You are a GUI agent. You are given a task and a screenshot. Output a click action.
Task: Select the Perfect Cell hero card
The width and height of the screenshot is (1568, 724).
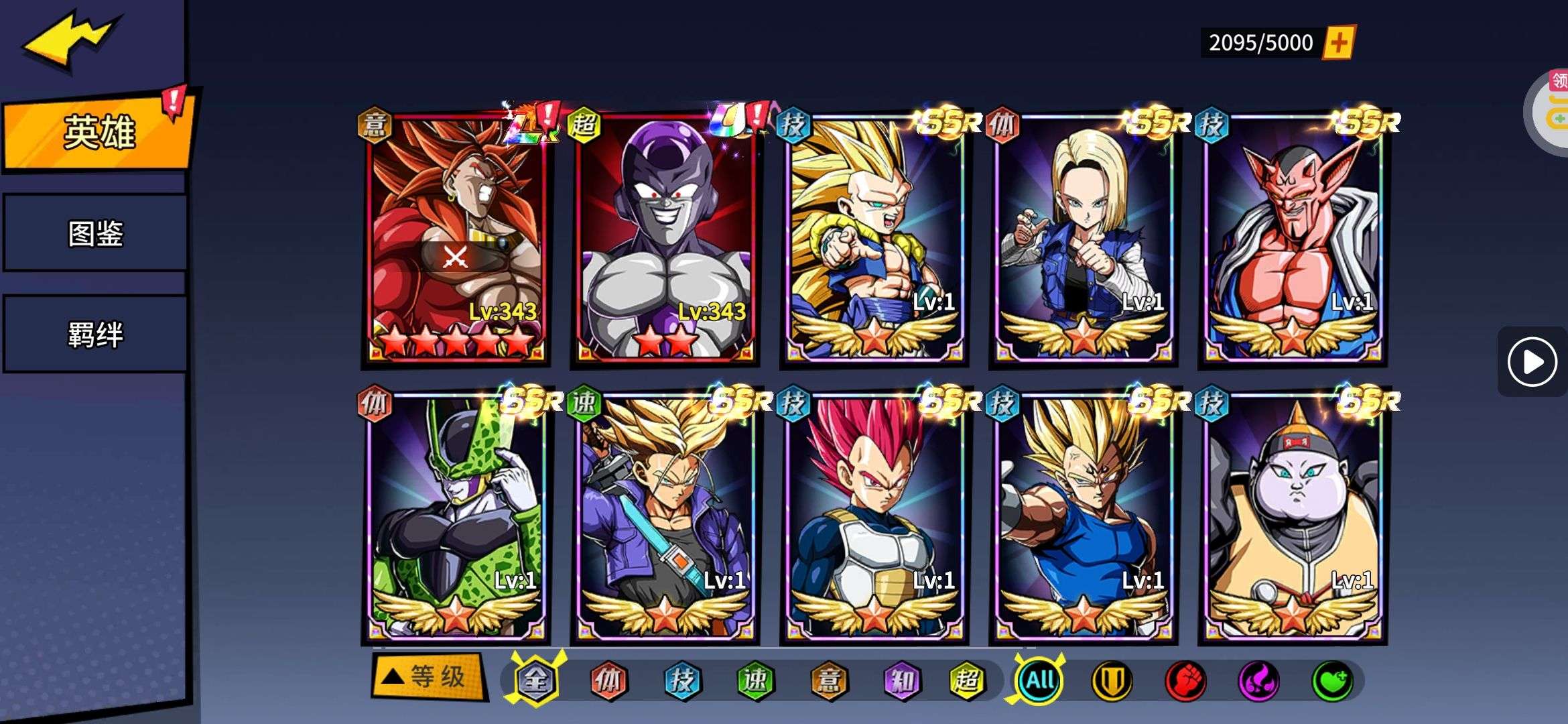pos(456,516)
